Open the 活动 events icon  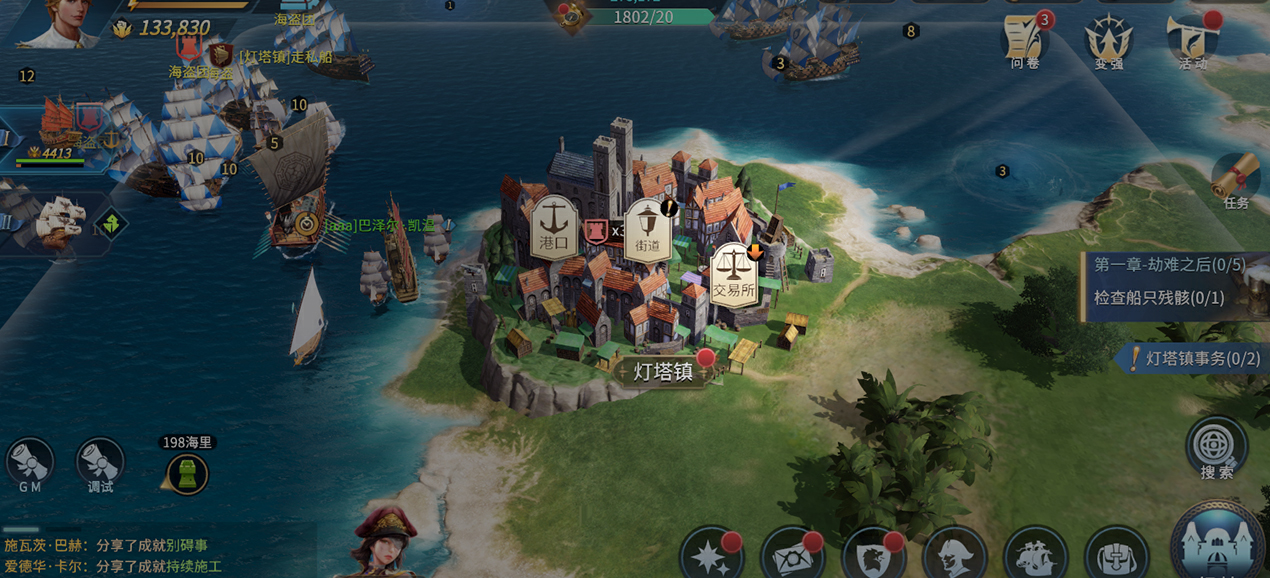[1191, 42]
